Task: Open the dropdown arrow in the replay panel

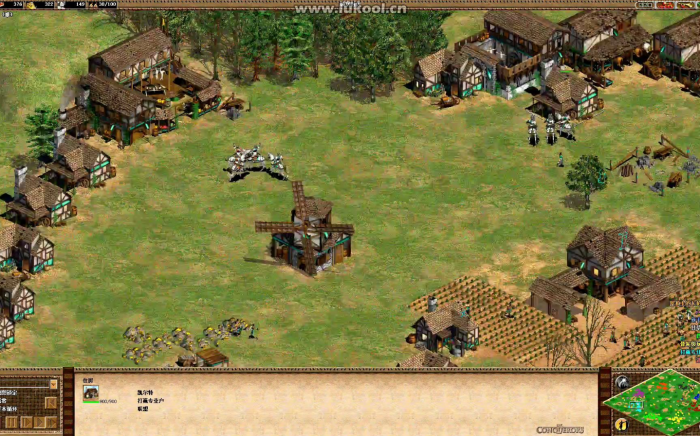Action: (53, 384)
